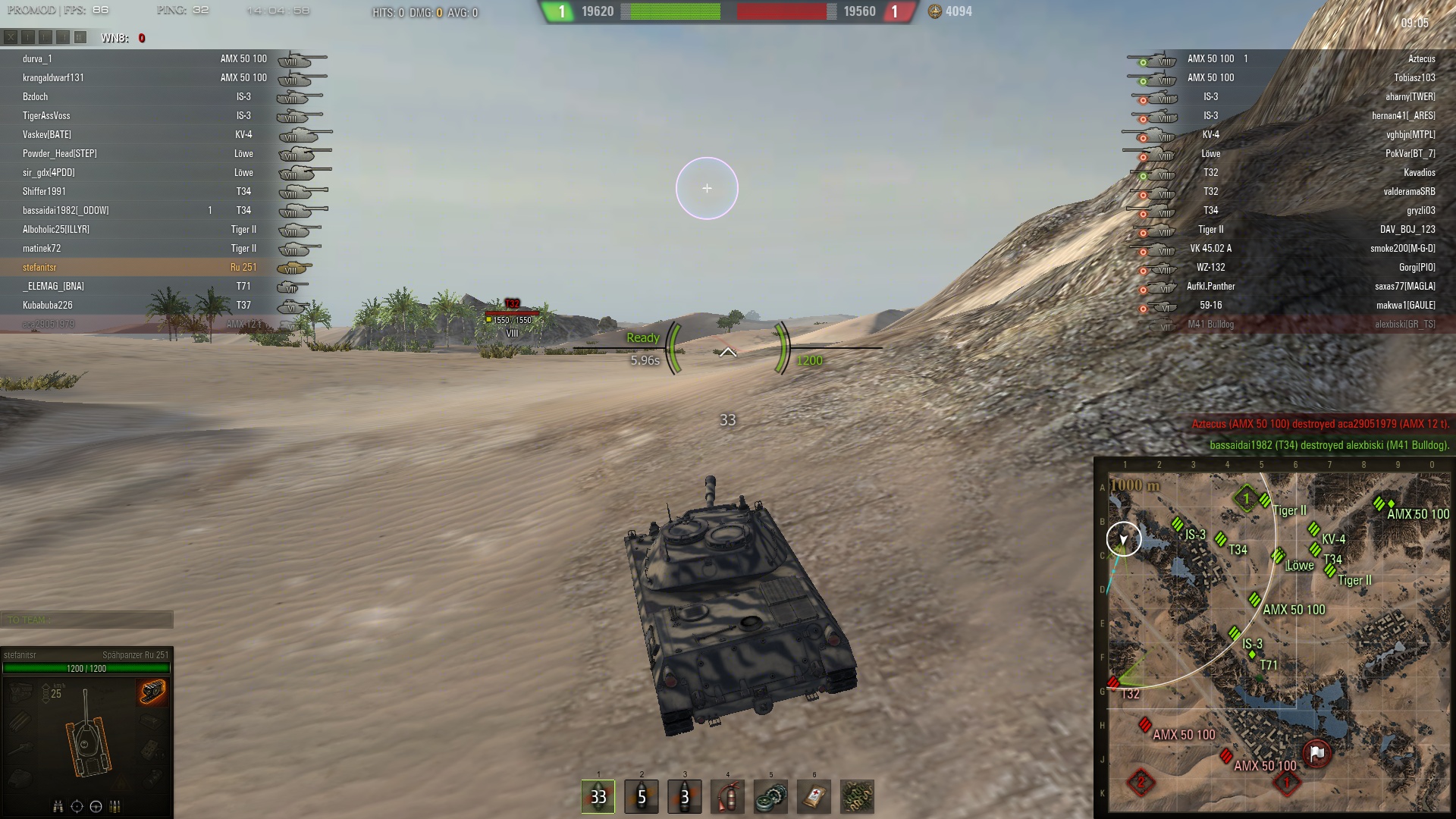Select the enemy 59-16 of makwa1[GAULE]

coord(1405,305)
